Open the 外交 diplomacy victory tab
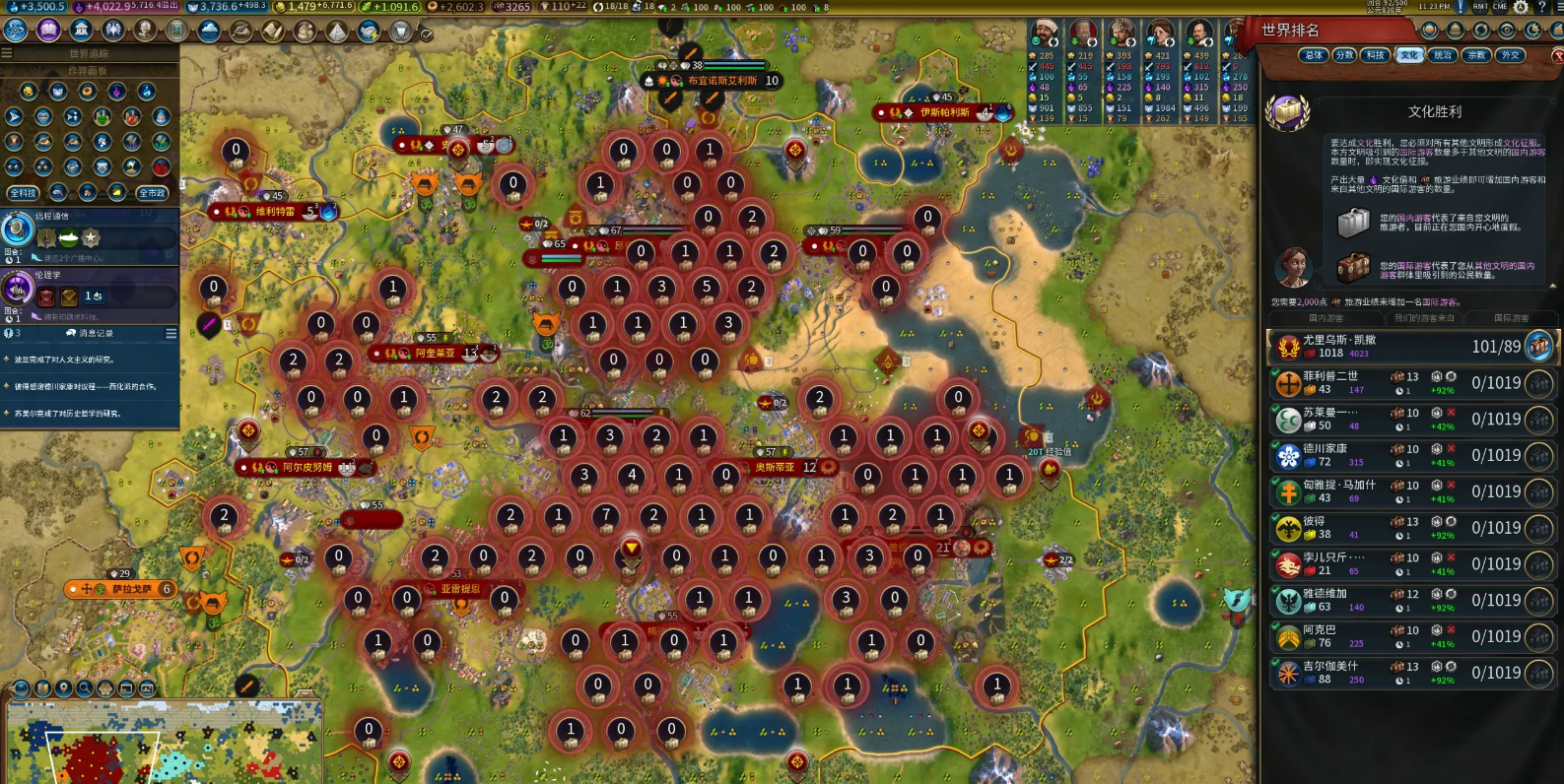1564x784 pixels. tap(1509, 55)
